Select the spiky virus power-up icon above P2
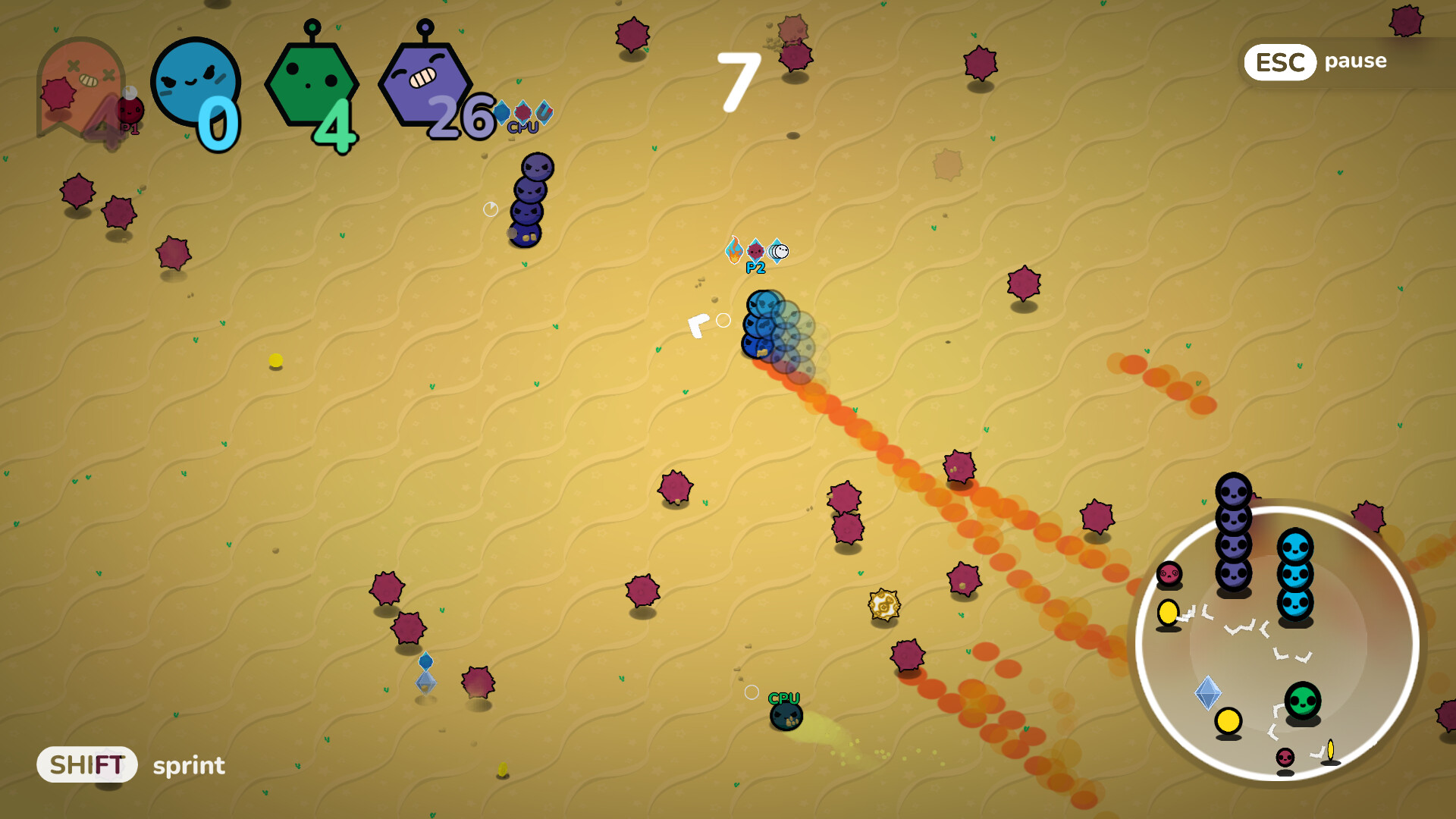1456x819 pixels. (756, 250)
